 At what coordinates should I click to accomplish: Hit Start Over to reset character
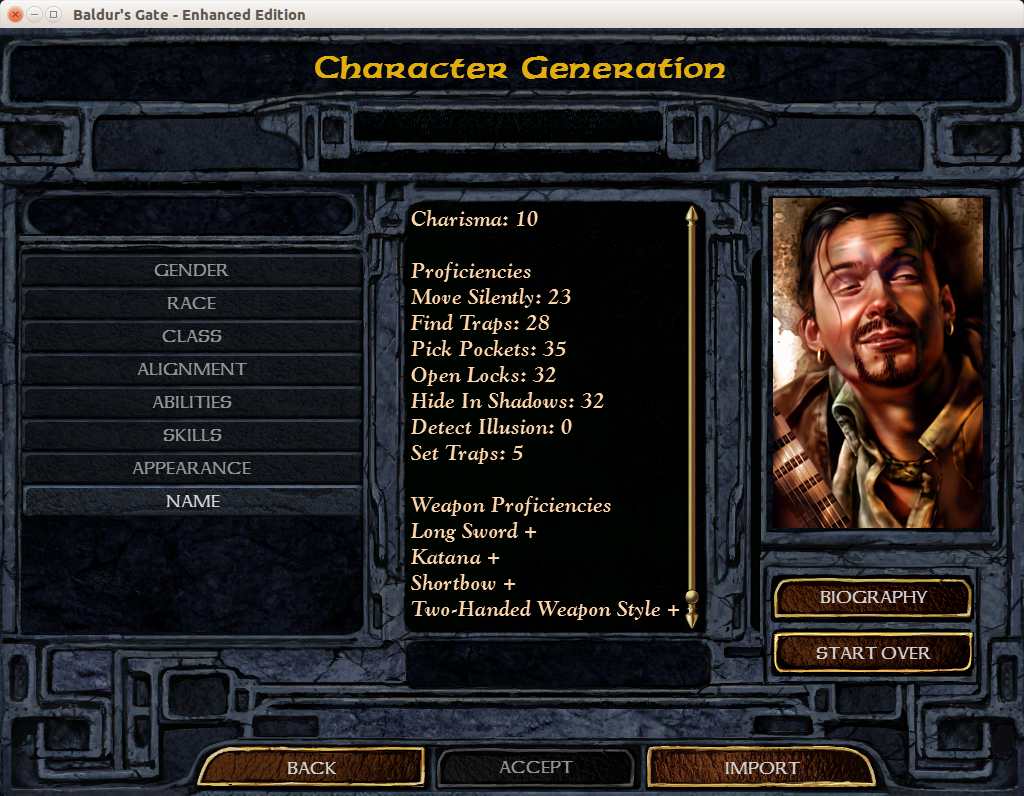click(873, 653)
